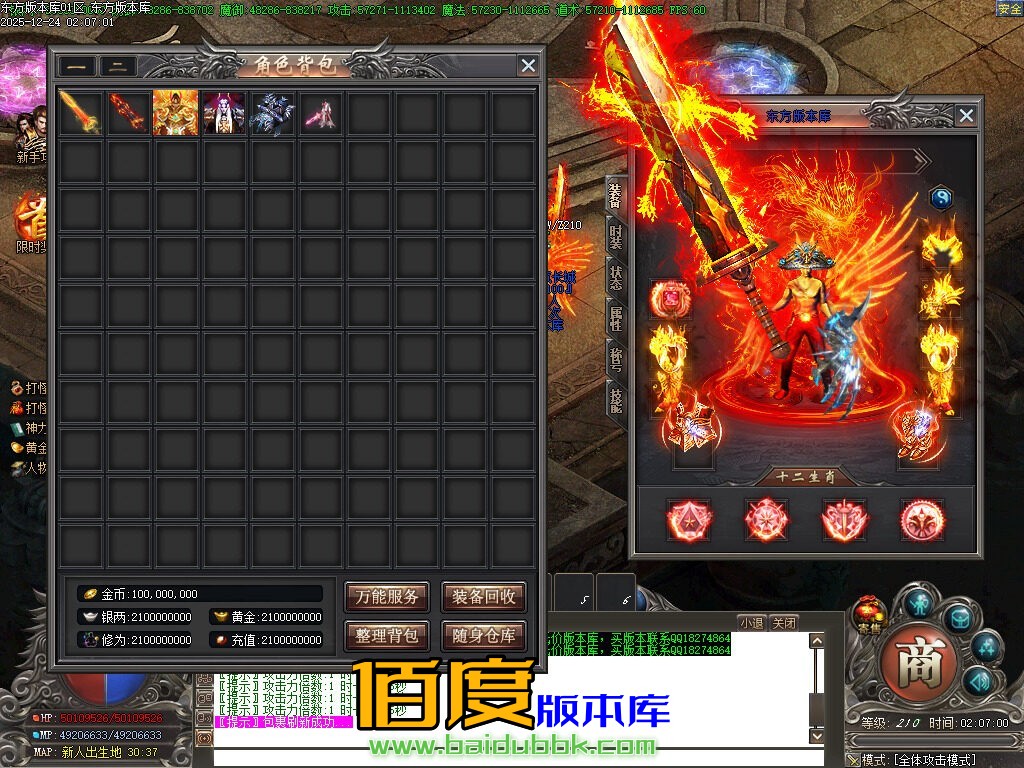
Task: Show the 属性 attributes tab
Action: tap(616, 319)
